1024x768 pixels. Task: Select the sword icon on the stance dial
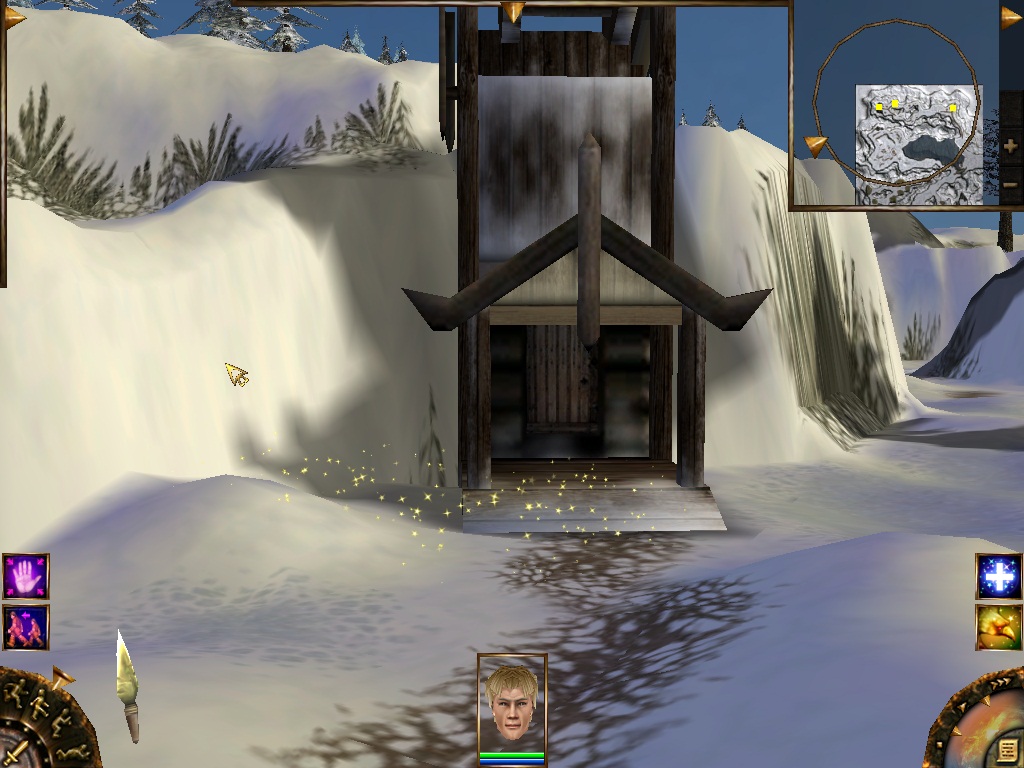[x=16, y=750]
